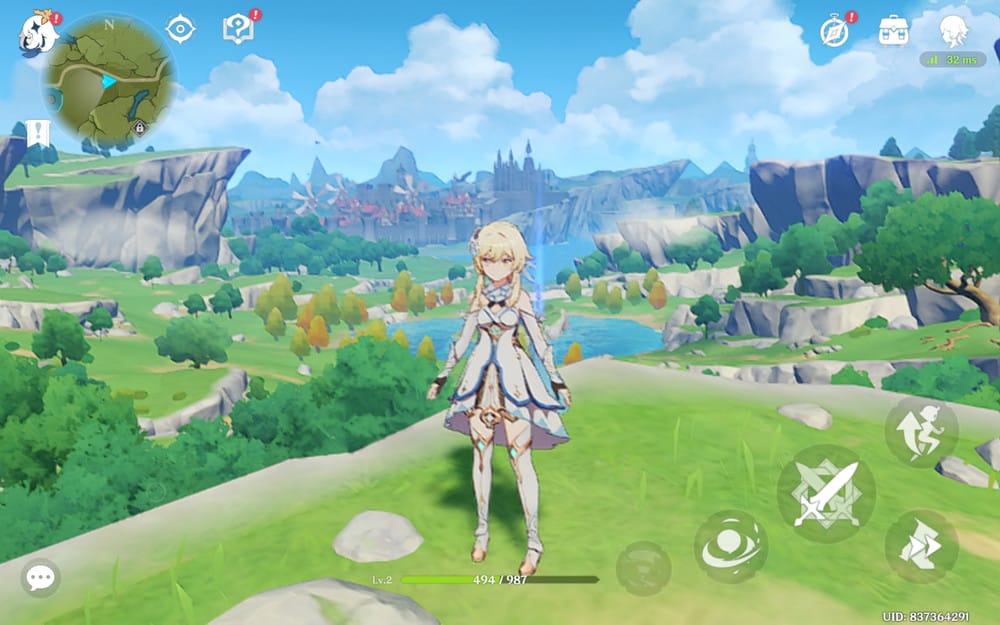Open the compass adventure handbook icon
The height and width of the screenshot is (625, 1000).
coord(834,31)
